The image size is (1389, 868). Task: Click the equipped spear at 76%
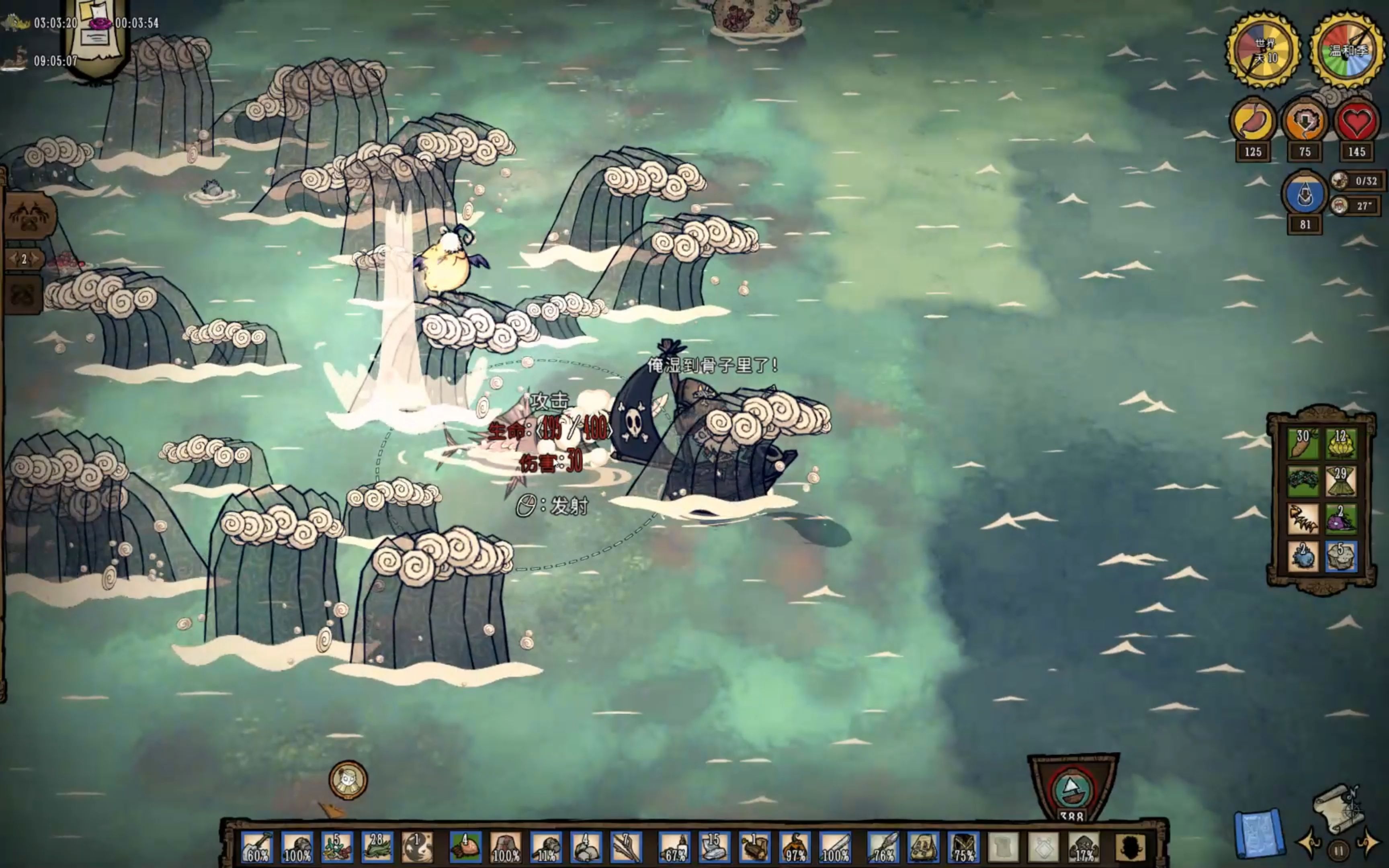(x=883, y=847)
